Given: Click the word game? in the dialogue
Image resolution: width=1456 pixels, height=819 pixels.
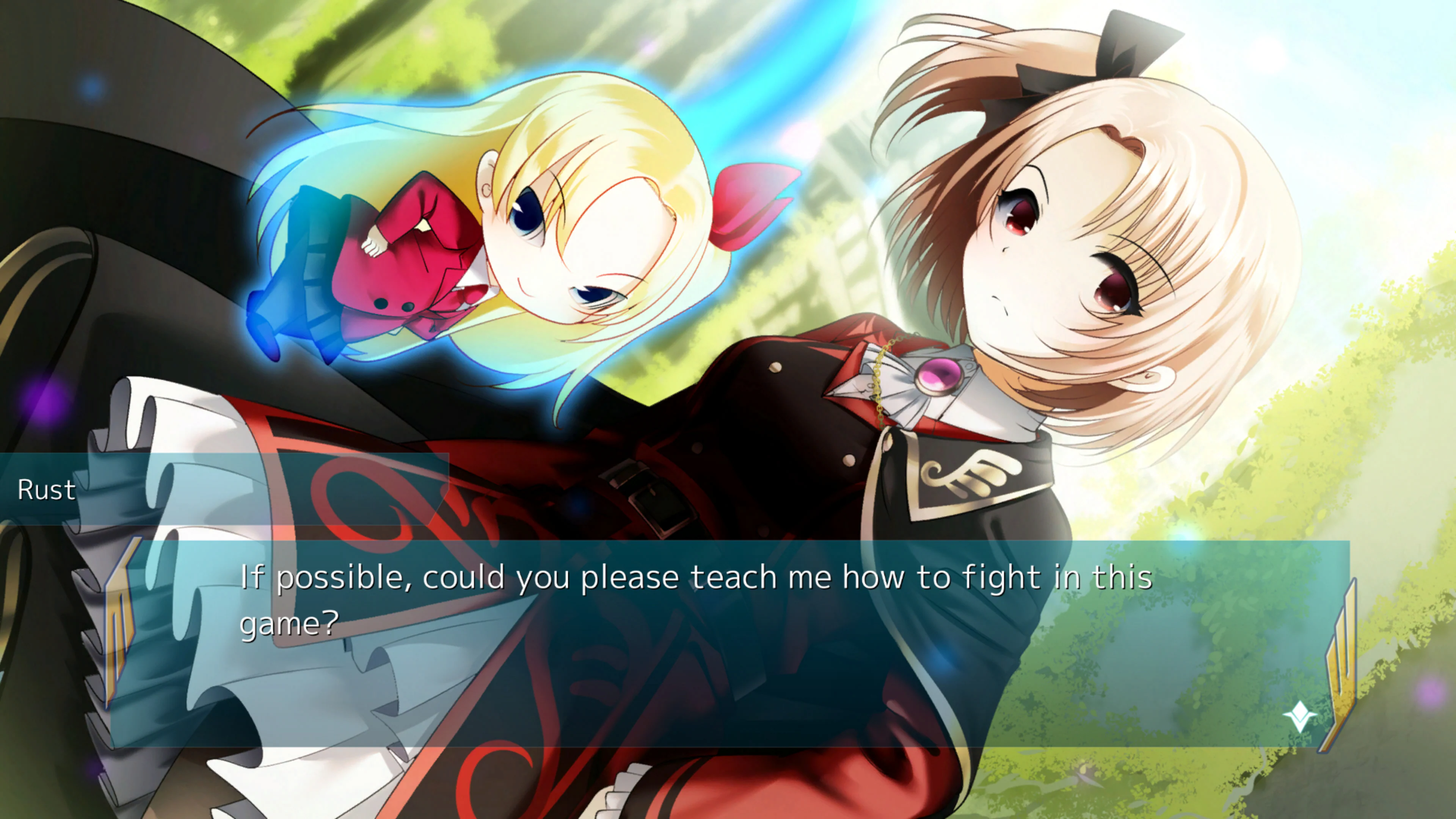Looking at the screenshot, I should tap(288, 626).
